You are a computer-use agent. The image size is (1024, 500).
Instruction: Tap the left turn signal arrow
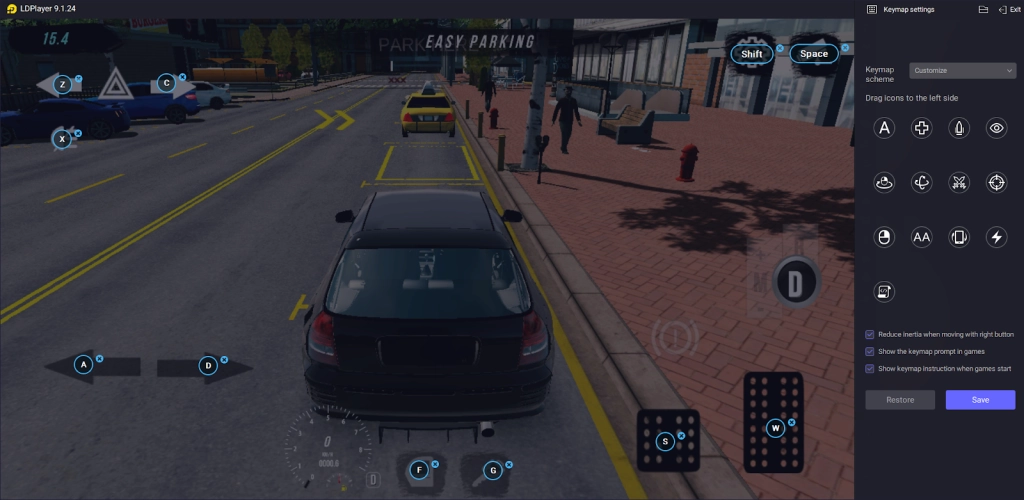(x=58, y=85)
